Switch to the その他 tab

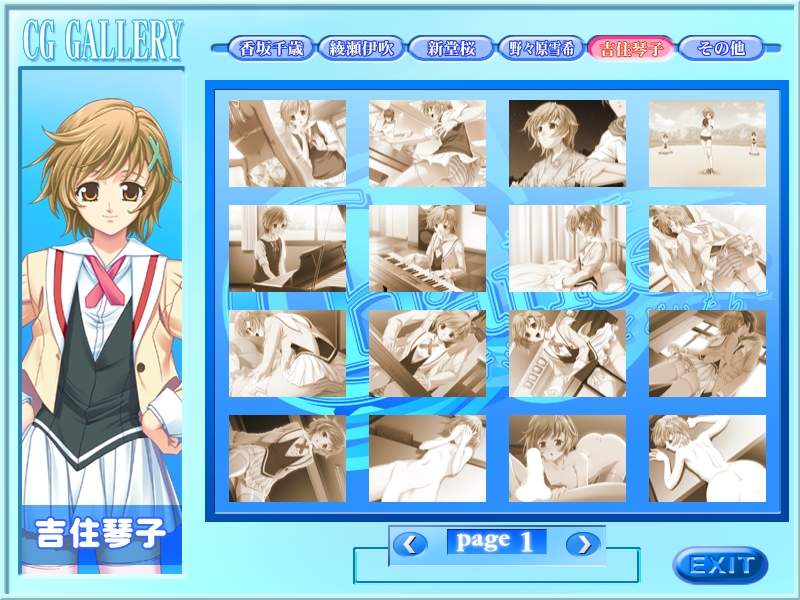click(x=720, y=48)
